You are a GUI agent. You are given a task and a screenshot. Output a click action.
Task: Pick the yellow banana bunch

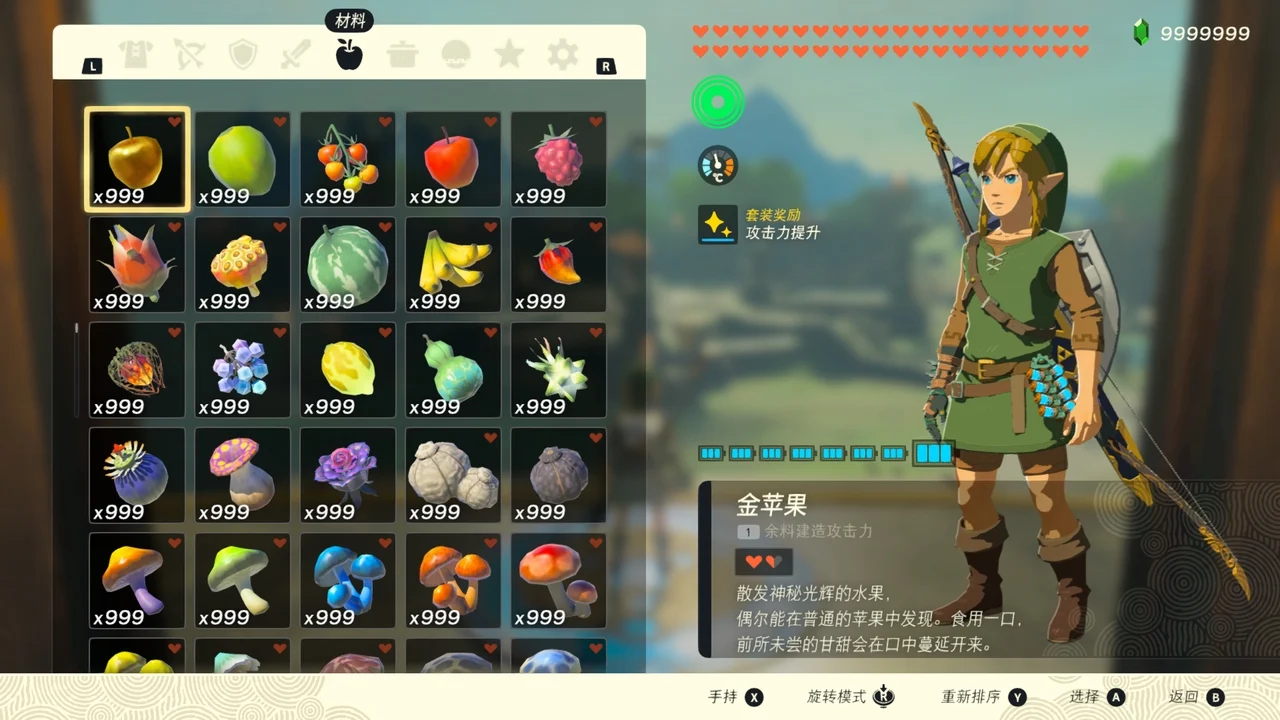pyautogui.click(x=453, y=265)
